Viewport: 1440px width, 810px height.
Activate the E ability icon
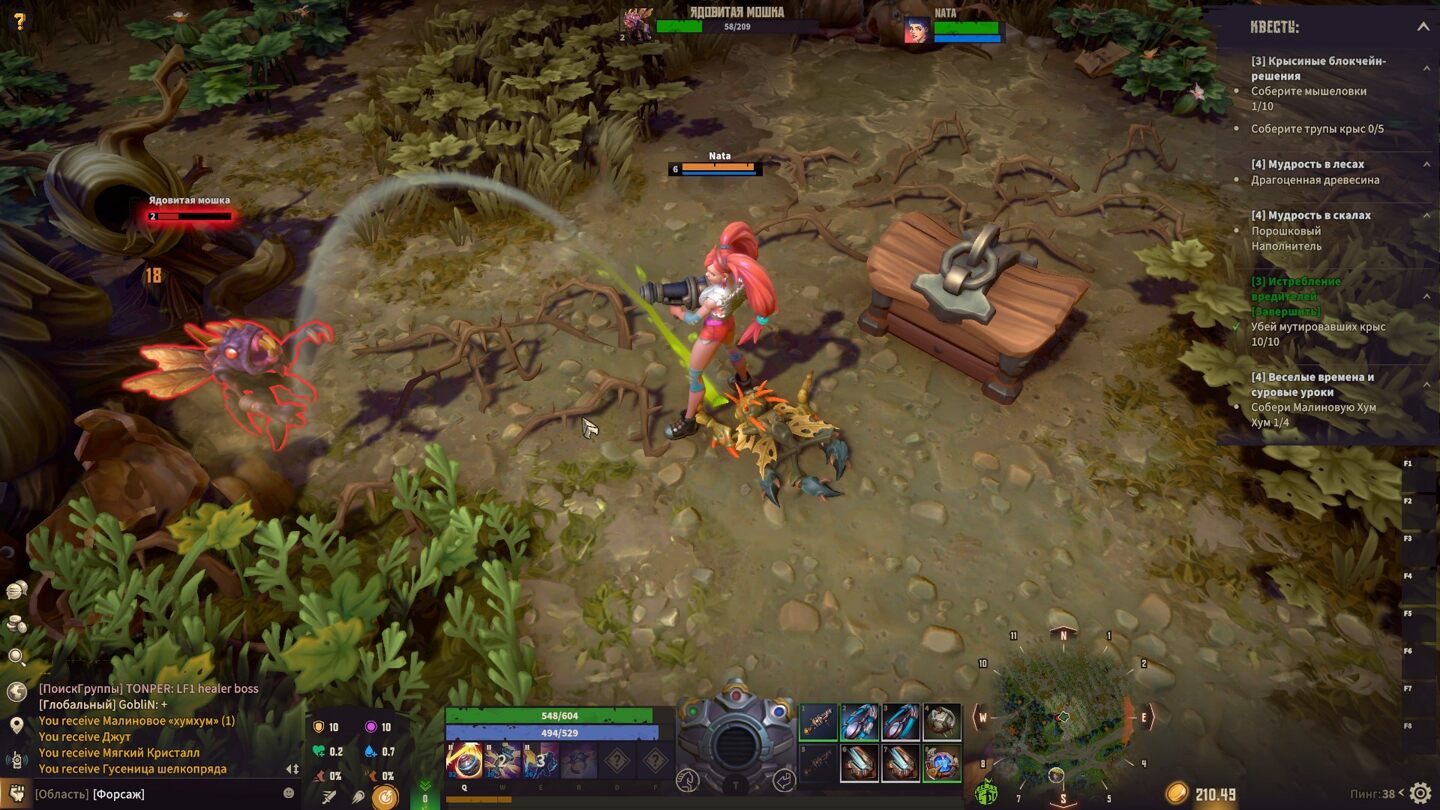[x=541, y=761]
